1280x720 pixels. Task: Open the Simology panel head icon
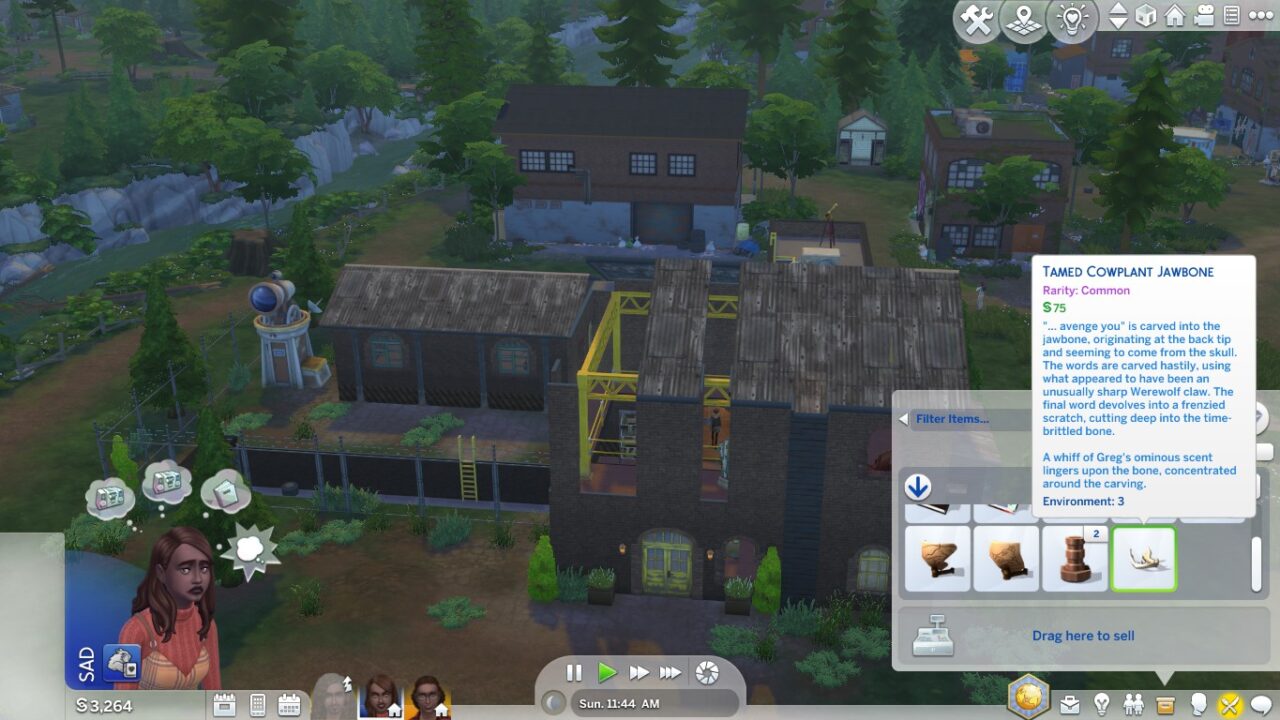(x=1199, y=704)
